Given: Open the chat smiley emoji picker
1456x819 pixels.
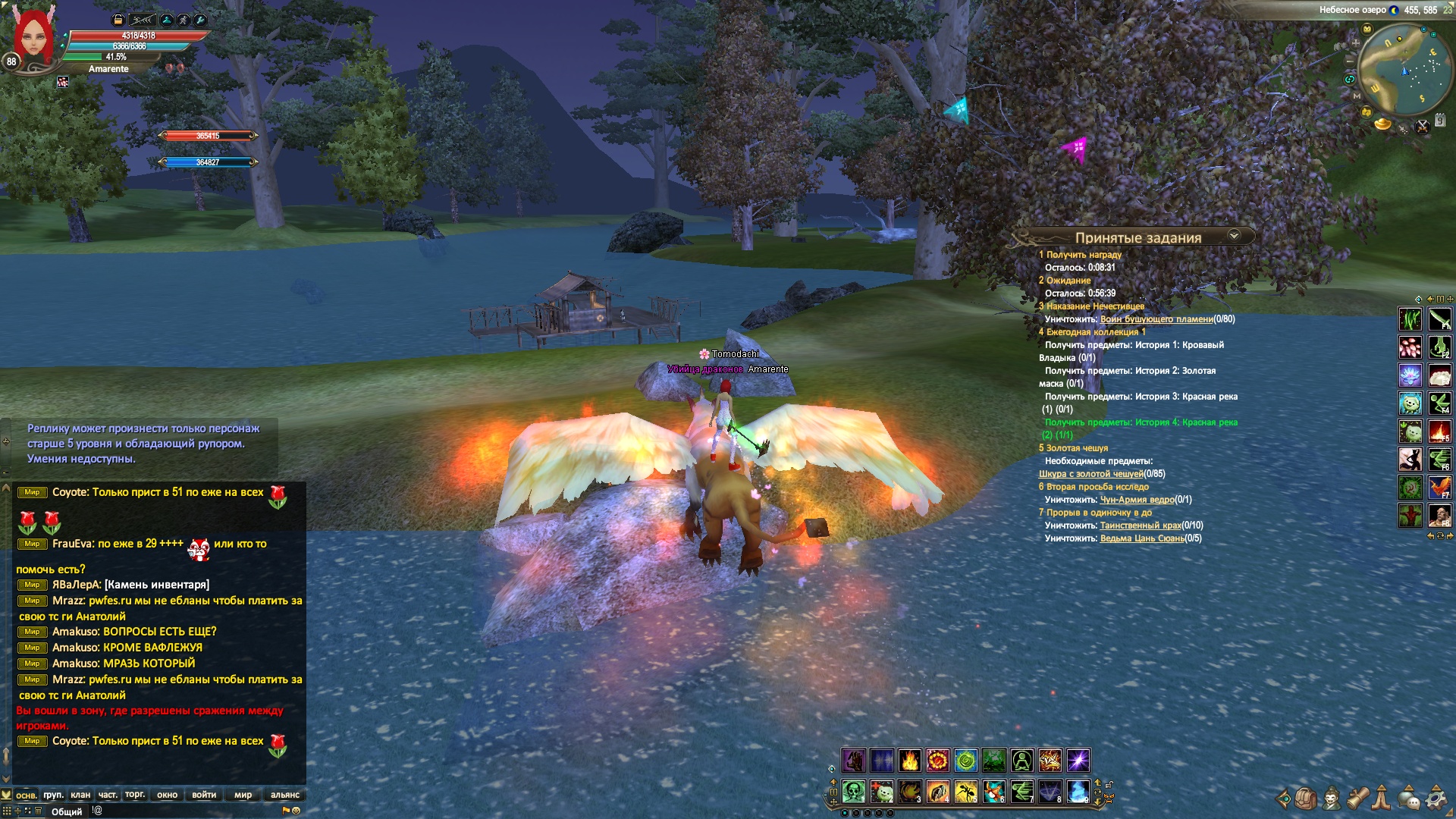Looking at the screenshot, I should tap(297, 811).
